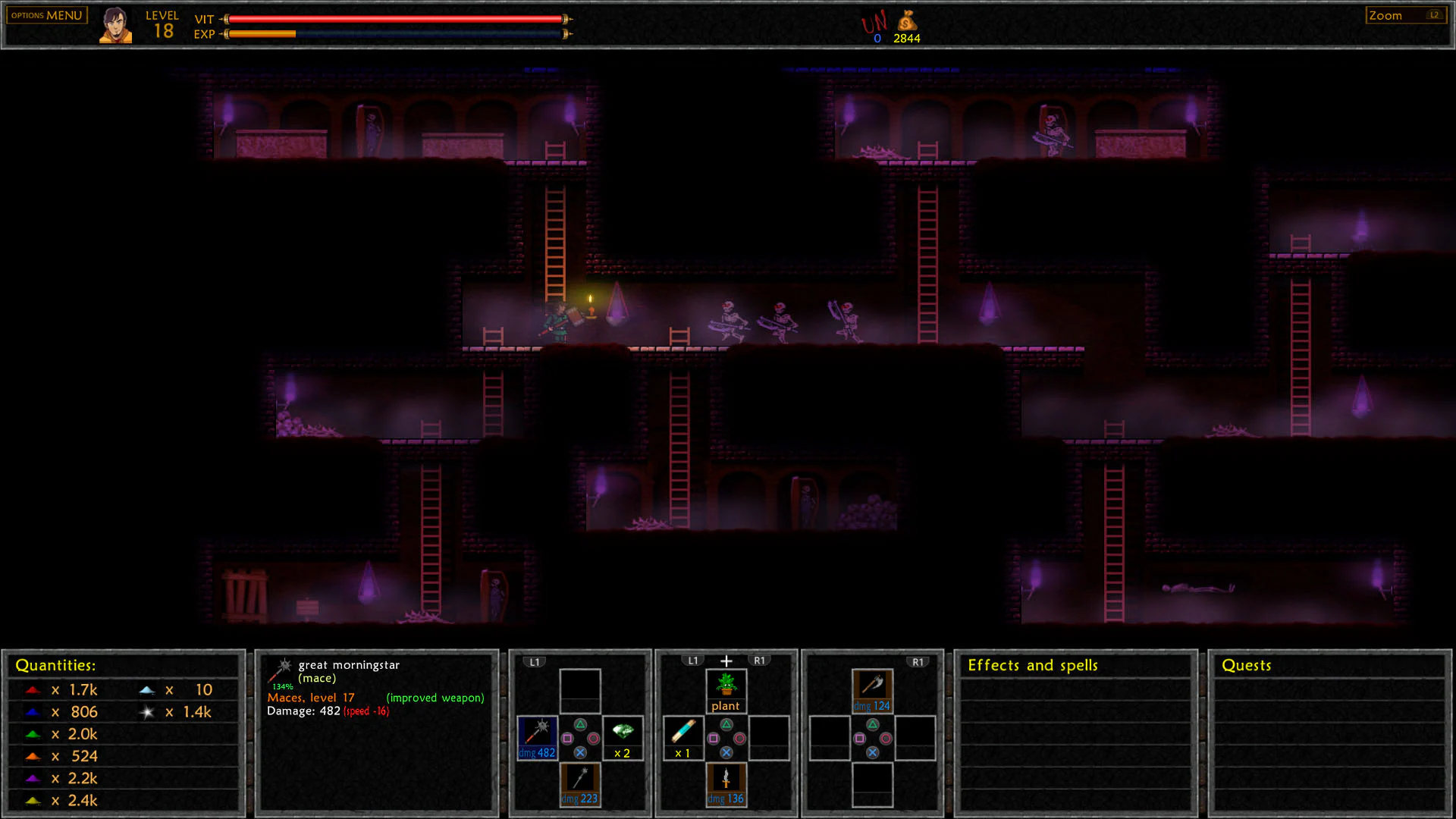Expand the L1 quick-slot tab

535,661
